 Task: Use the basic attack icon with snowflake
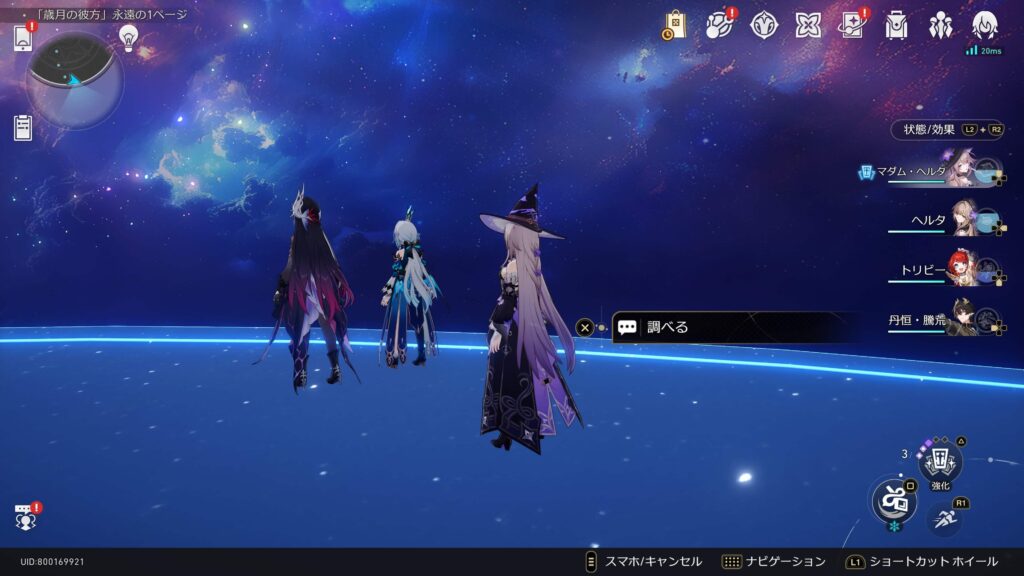(894, 500)
